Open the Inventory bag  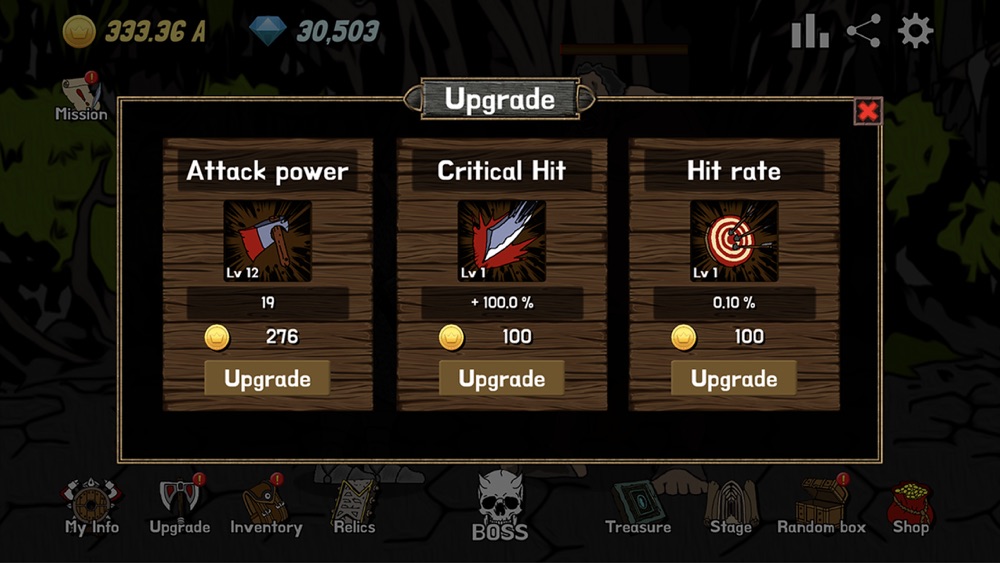[x=266, y=507]
